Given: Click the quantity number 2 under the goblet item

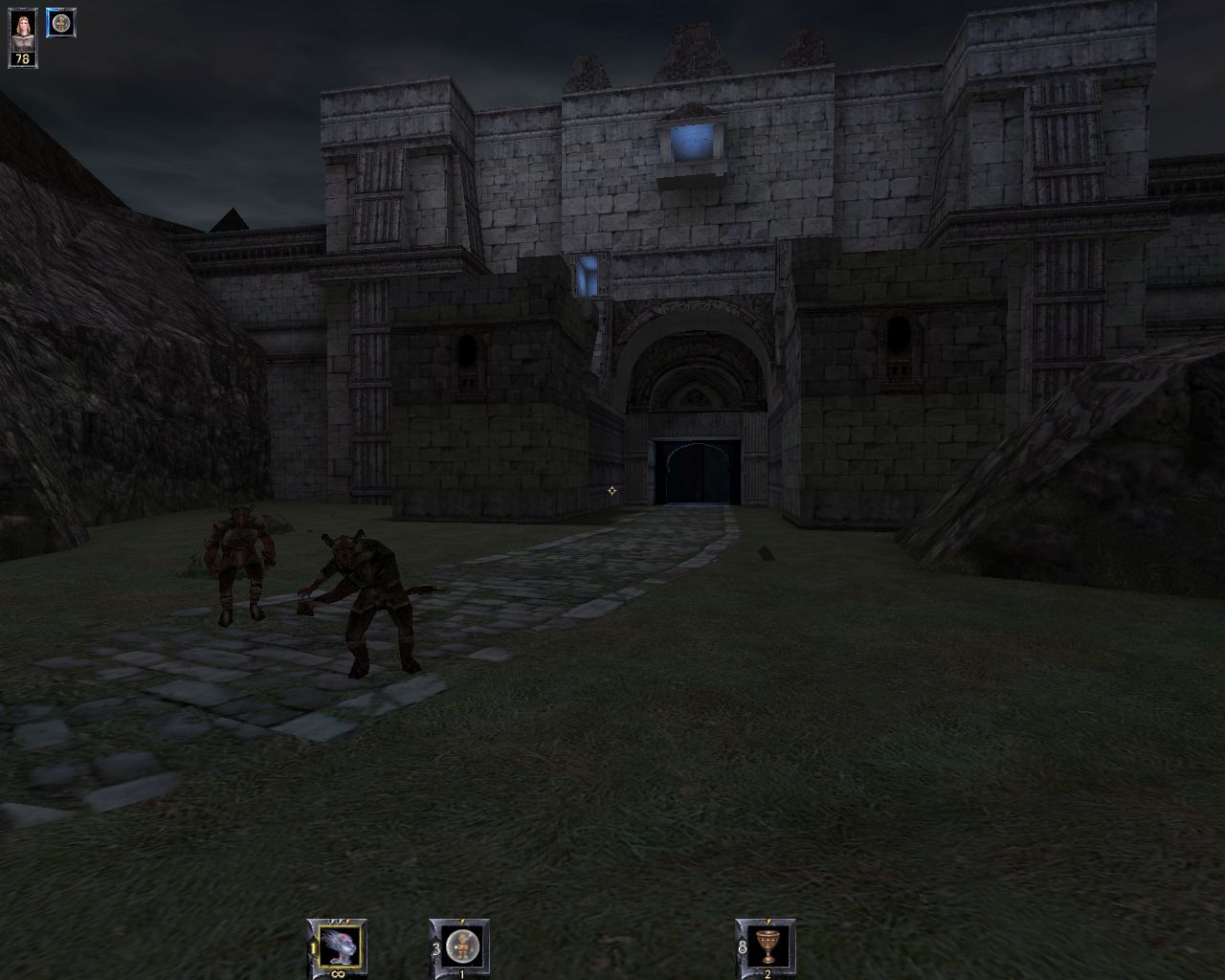Looking at the screenshot, I should click(767, 972).
